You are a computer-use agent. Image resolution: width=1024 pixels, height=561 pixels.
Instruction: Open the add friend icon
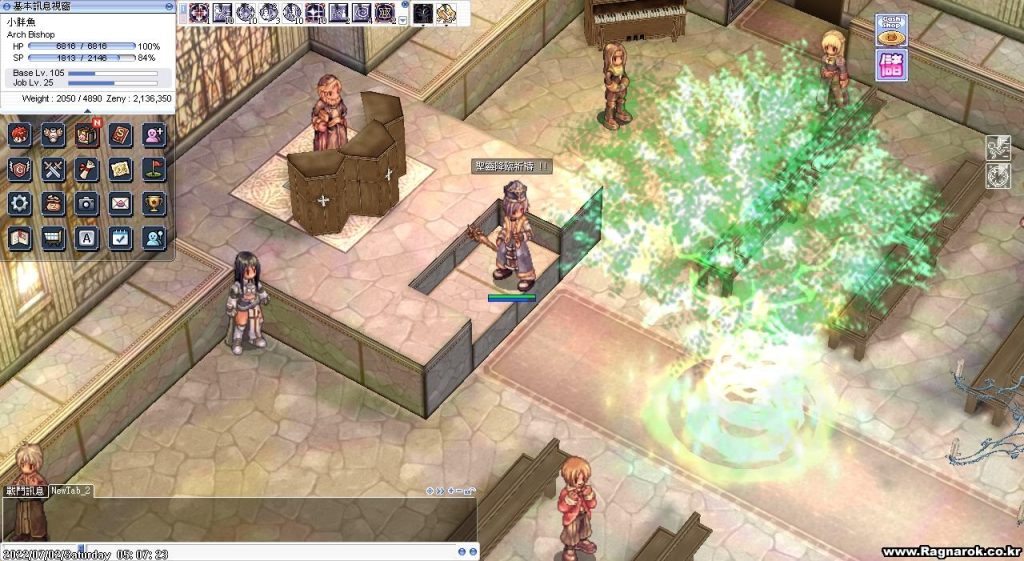point(153,136)
